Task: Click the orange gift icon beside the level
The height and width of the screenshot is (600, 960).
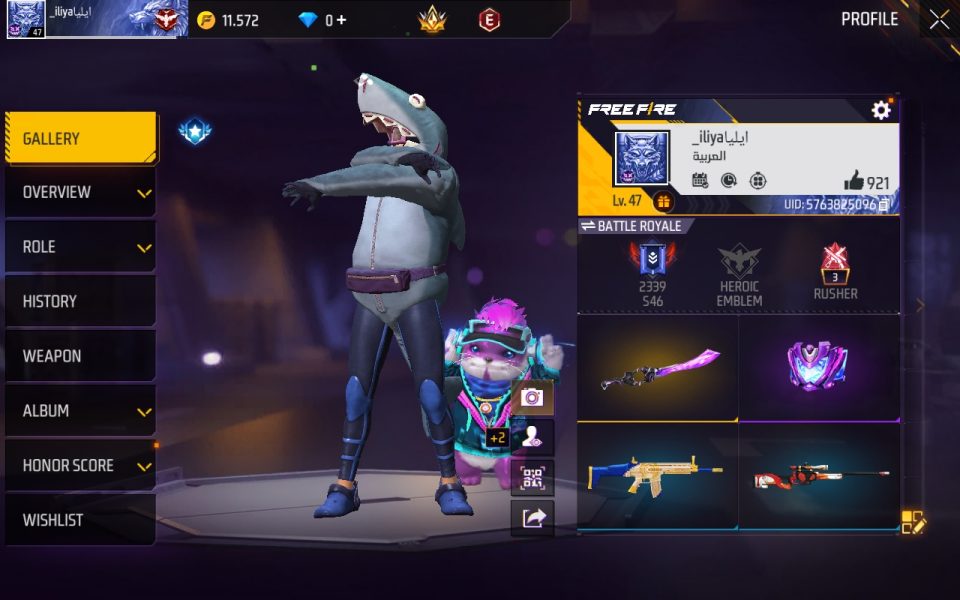Action: (664, 202)
